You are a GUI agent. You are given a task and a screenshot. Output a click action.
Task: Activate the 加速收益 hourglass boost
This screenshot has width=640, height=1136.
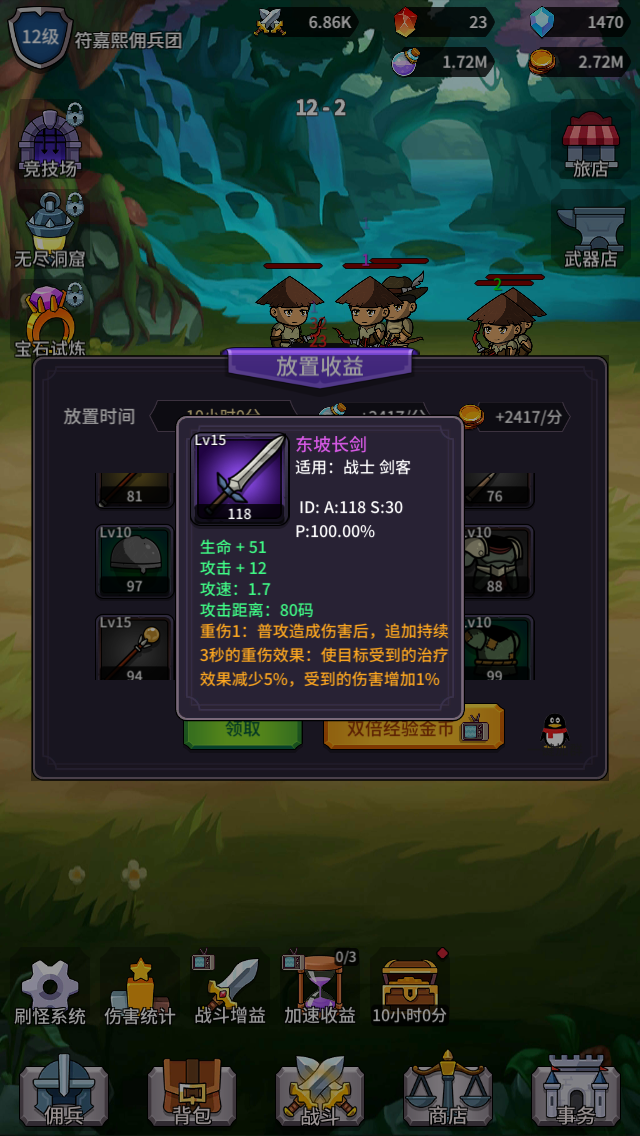(320, 992)
